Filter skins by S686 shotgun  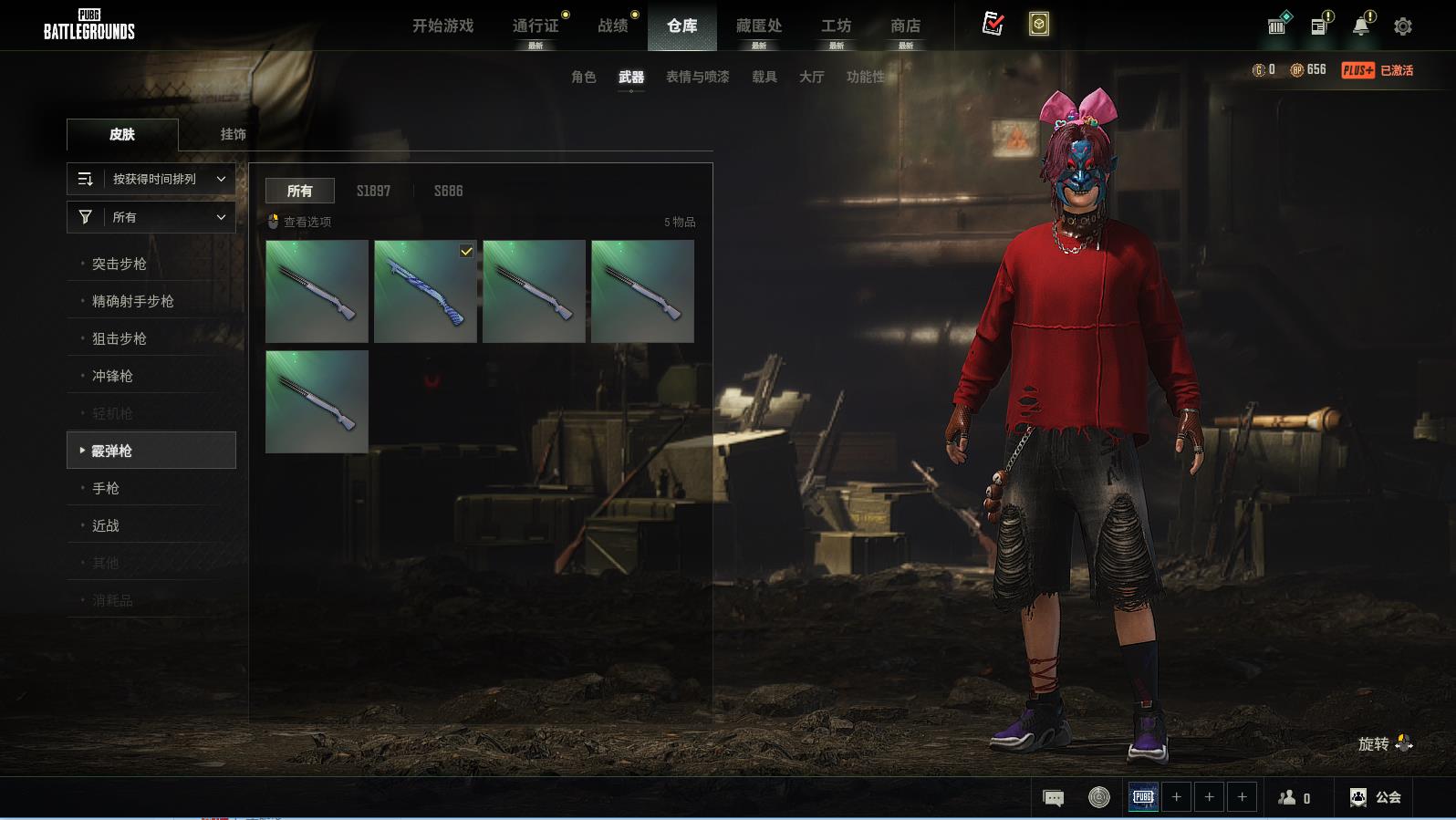tap(448, 191)
